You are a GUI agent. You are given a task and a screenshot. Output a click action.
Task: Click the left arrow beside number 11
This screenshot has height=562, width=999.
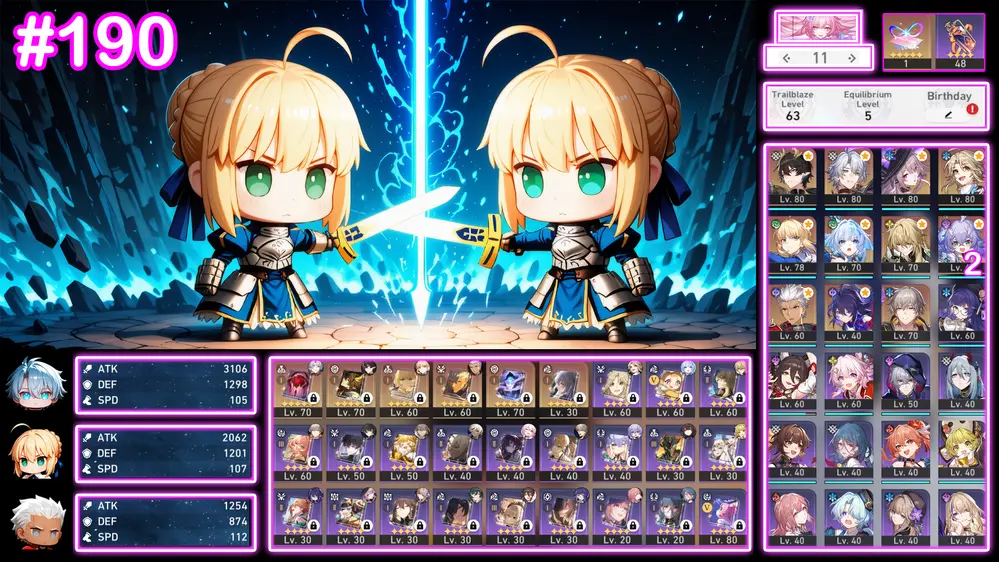tap(786, 58)
